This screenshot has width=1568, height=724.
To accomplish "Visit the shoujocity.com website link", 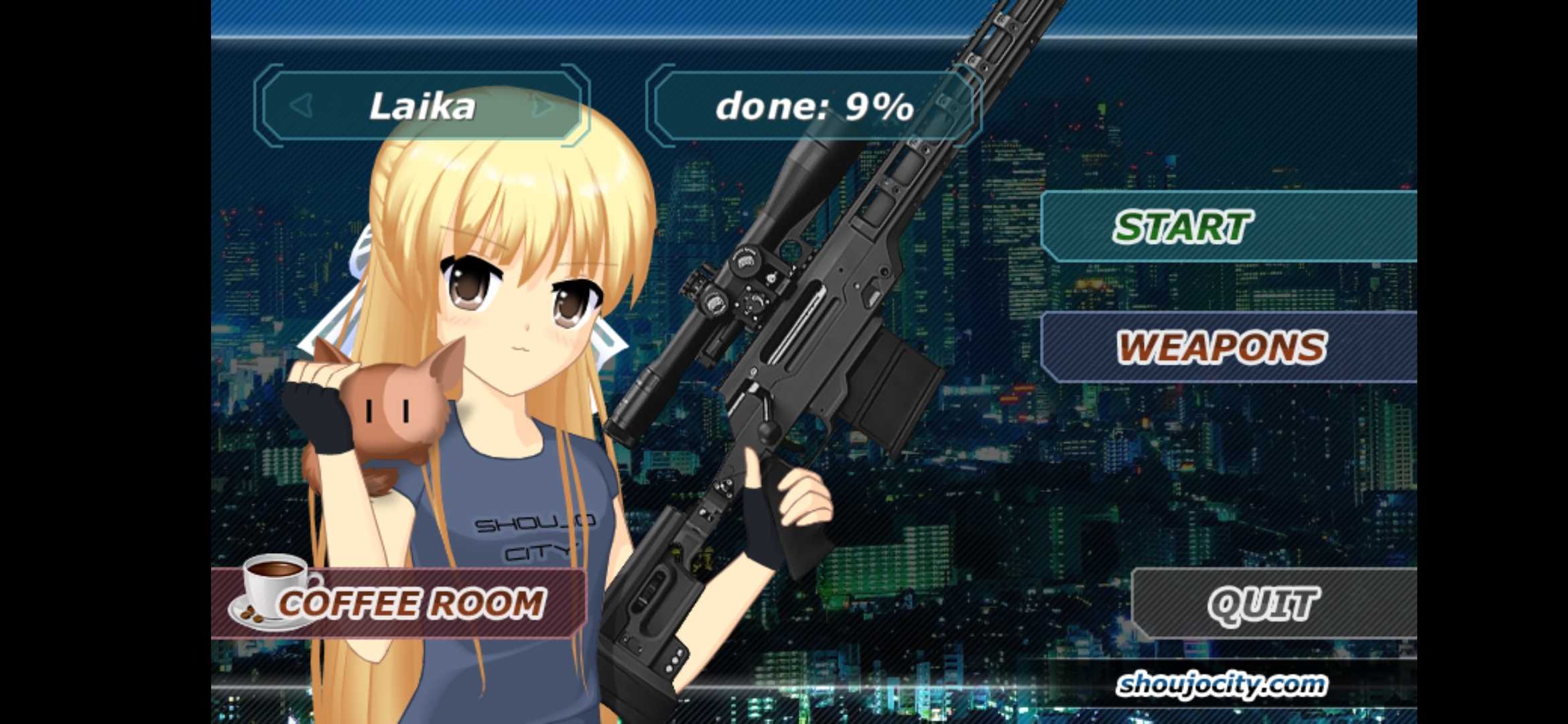I will (1221, 684).
